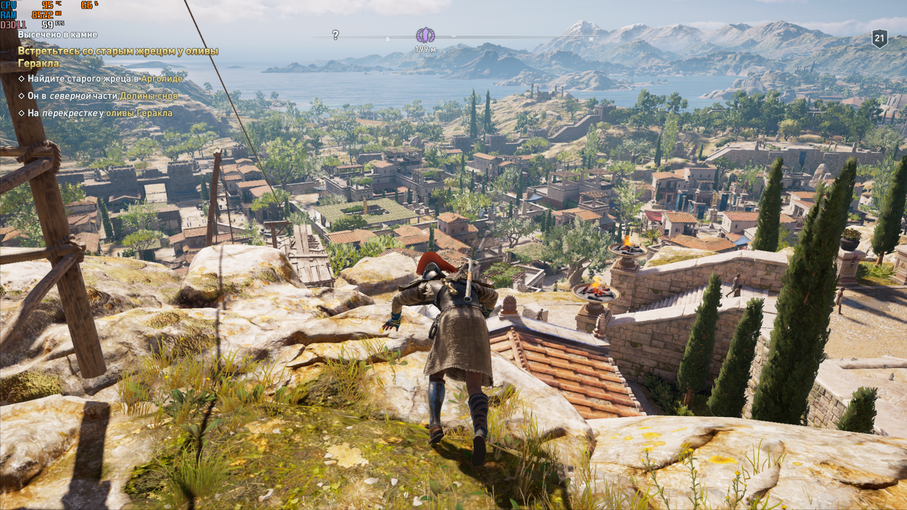Click the question mark location on compass
Screen dimensions: 907x510
(335, 35)
